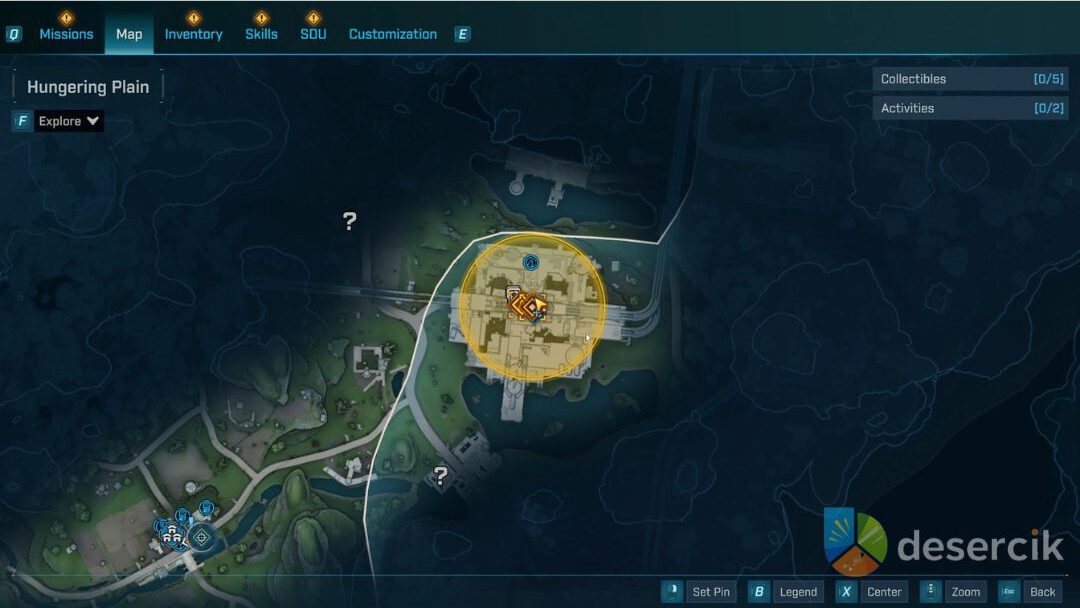Switch to the Skills tab
The width and height of the screenshot is (1080, 608).
point(261,34)
